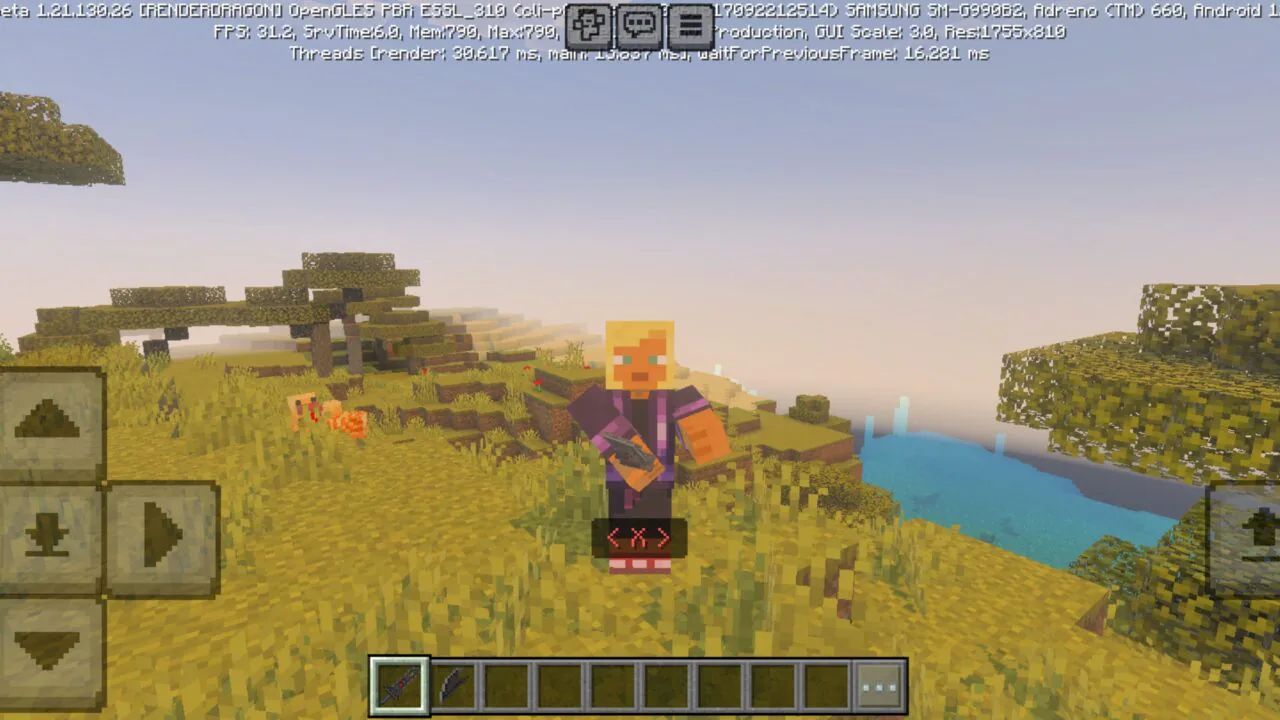Open crafting with the recipe book icon
The image size is (1280, 720).
coord(588,25)
